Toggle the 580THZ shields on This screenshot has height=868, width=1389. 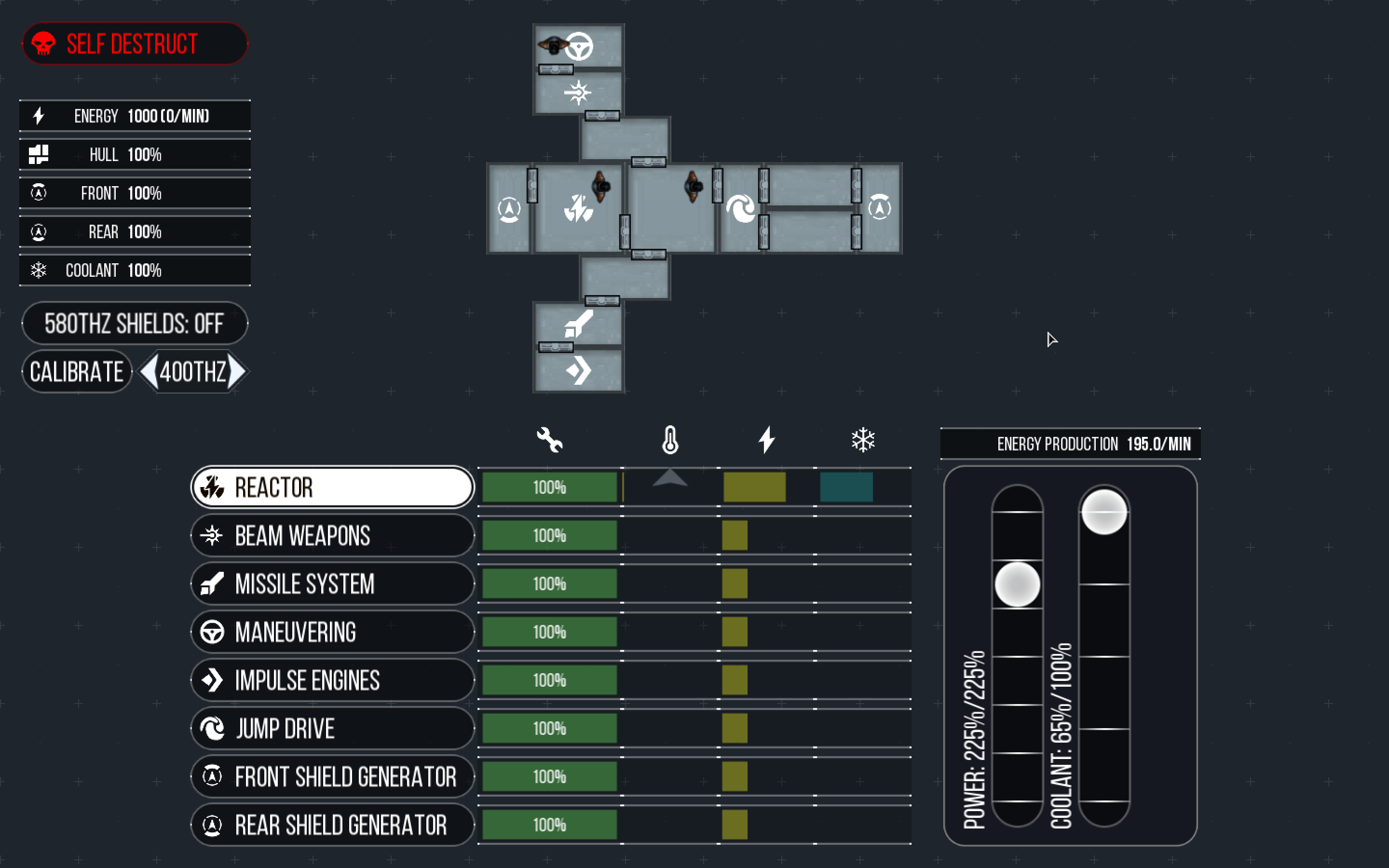(x=134, y=323)
